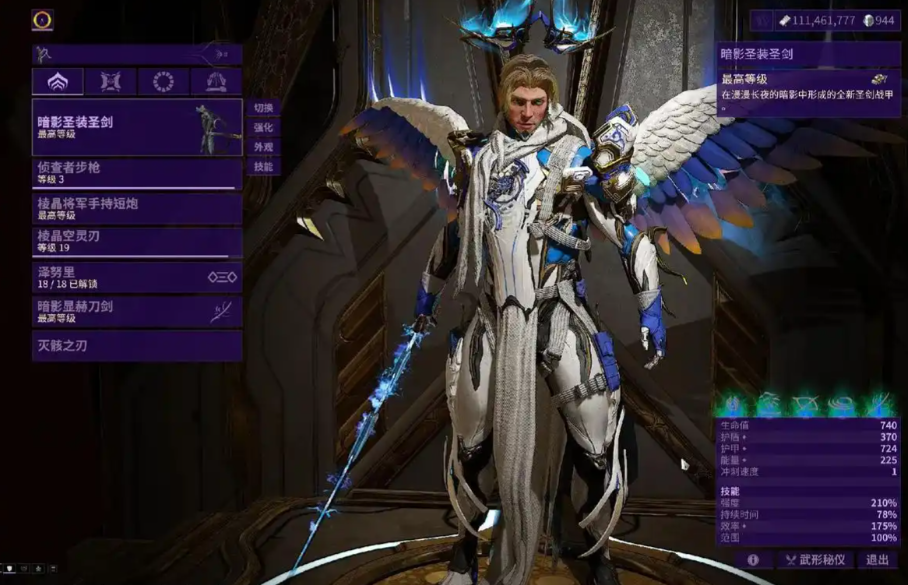Viewport: 908px width, 585px height.
Task: Switch to the second arsenal category tab
Action: [110, 82]
